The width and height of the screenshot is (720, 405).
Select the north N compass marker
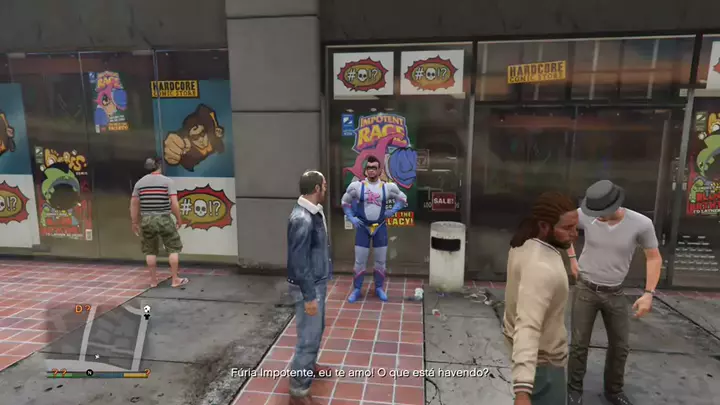point(91,373)
